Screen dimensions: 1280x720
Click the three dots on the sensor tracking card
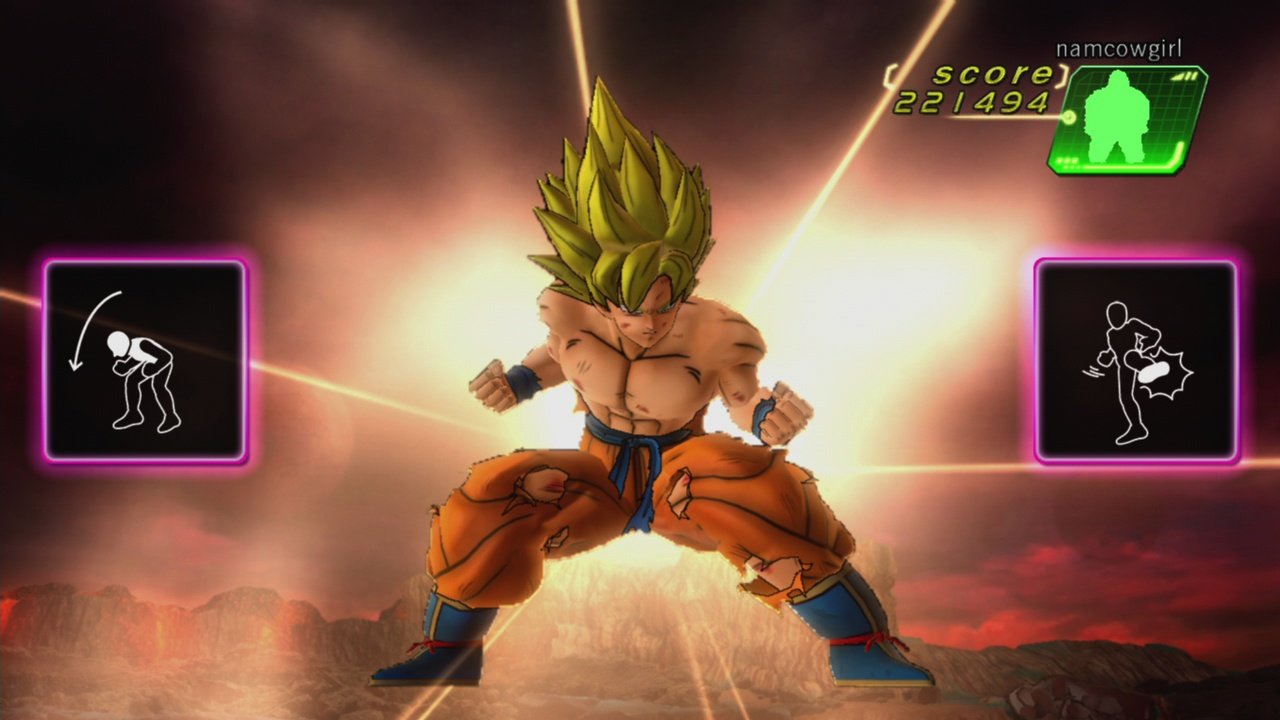1067,161
